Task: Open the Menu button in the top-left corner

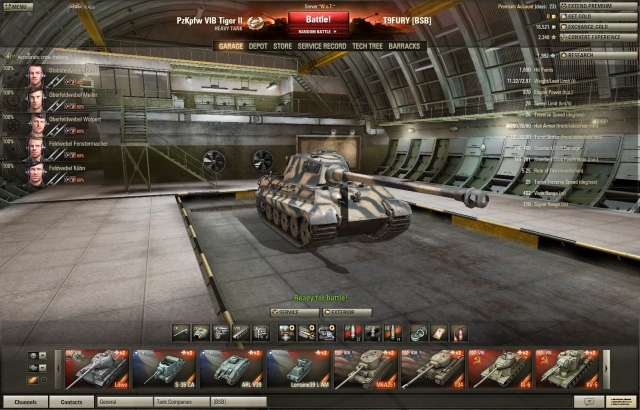Action: tap(18, 7)
